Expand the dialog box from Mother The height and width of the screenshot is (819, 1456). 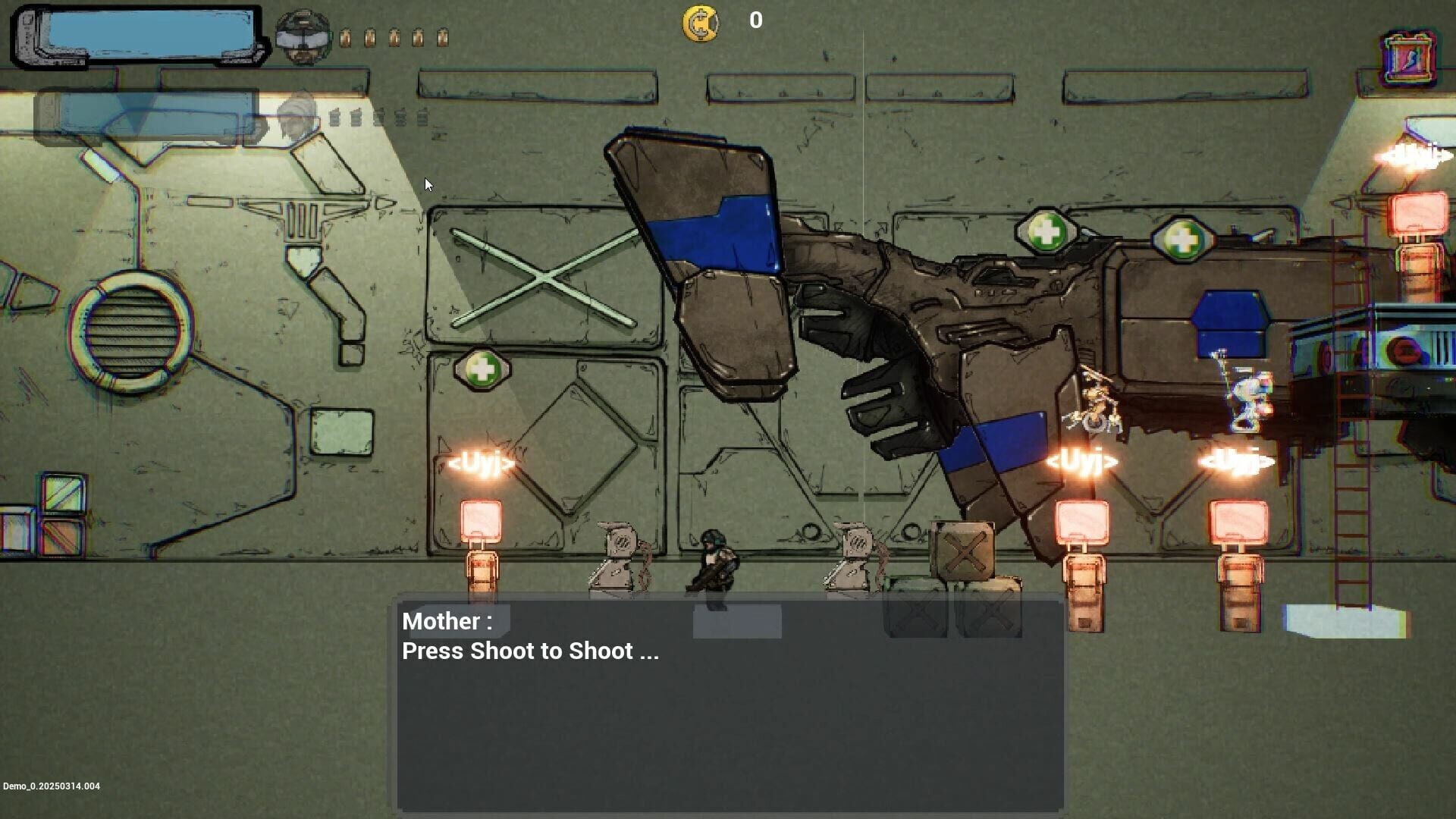pos(726,705)
